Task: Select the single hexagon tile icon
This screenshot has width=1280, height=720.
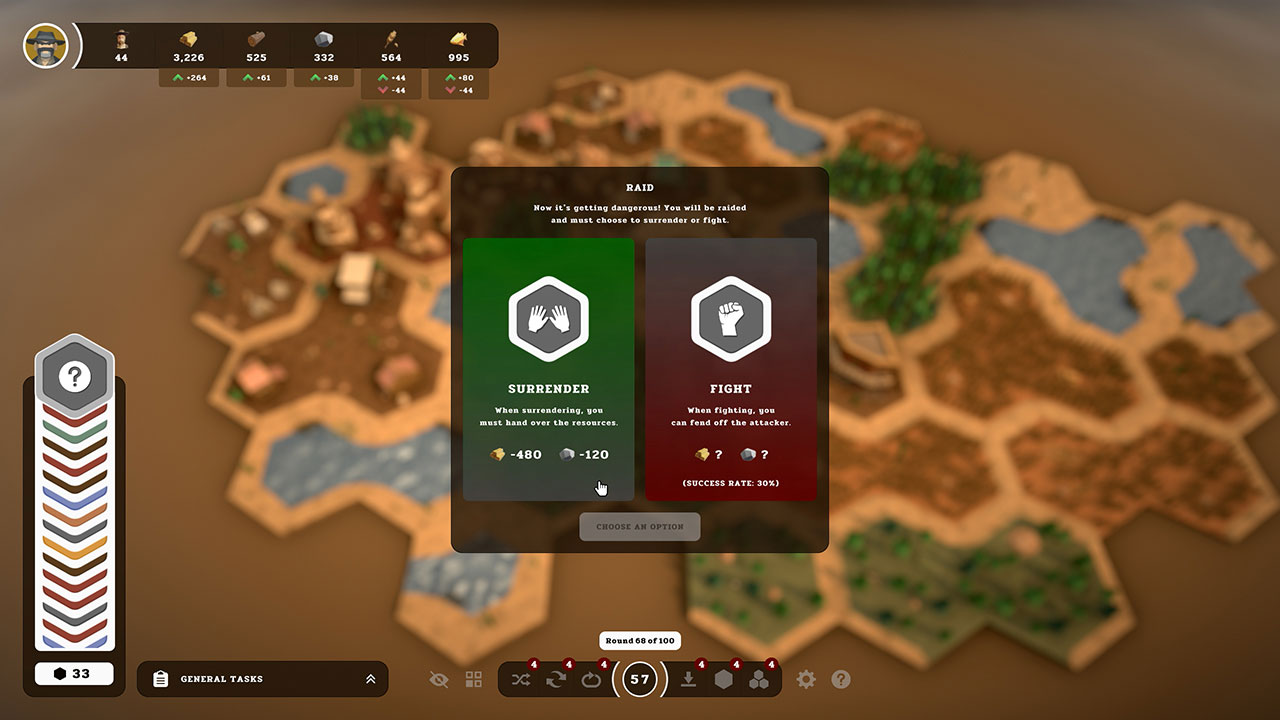Action: (724, 679)
